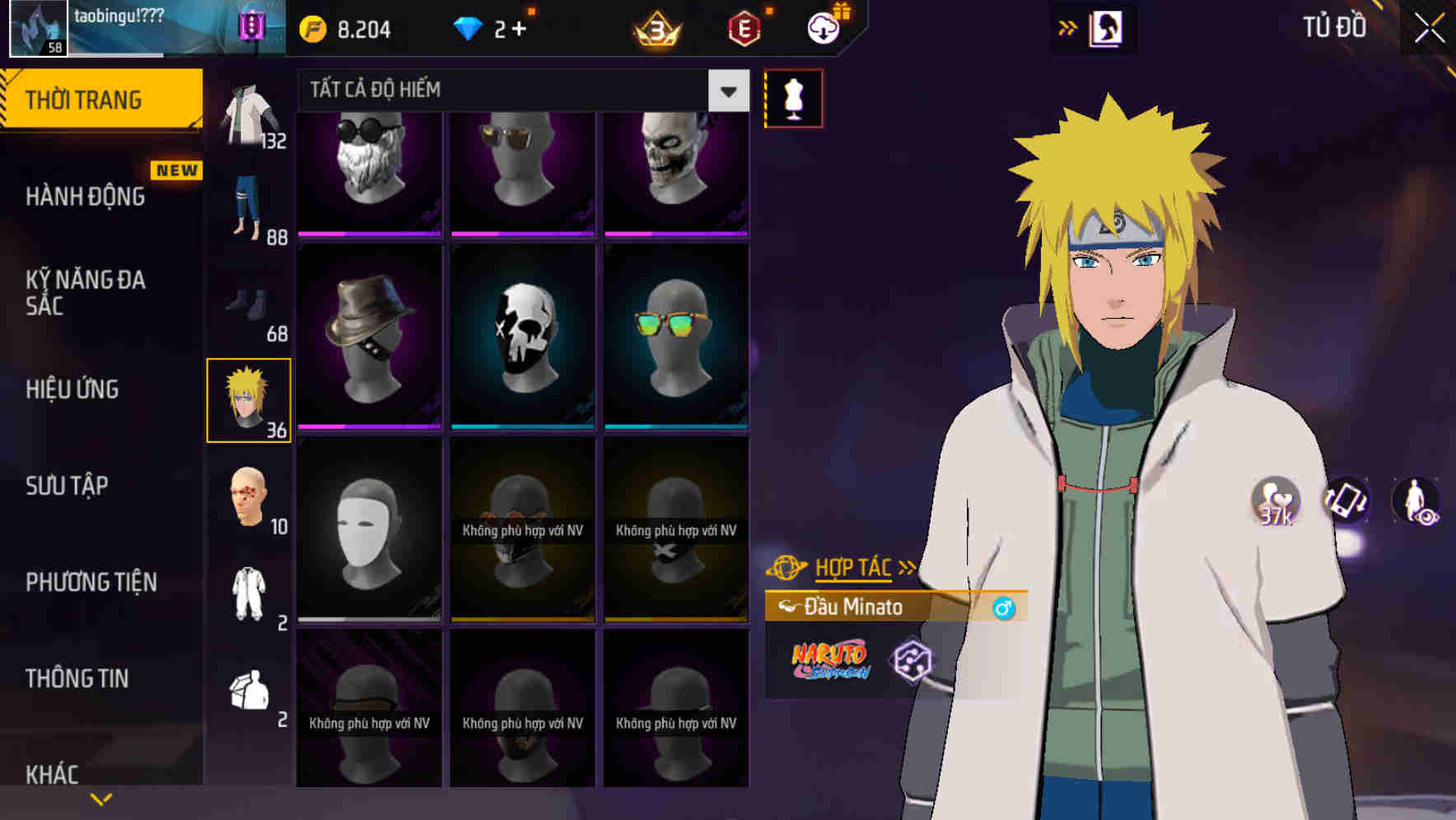Click the cloud download gift icon in top bar
The image size is (1456, 820).
[823, 26]
